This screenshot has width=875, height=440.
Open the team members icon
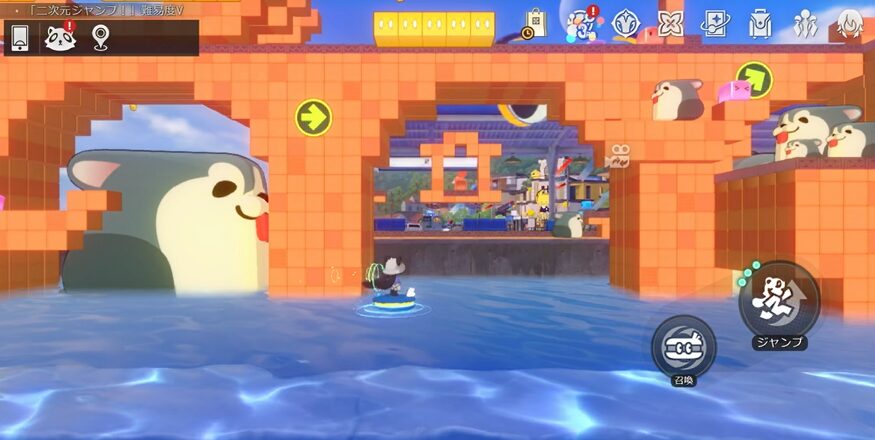805,23
